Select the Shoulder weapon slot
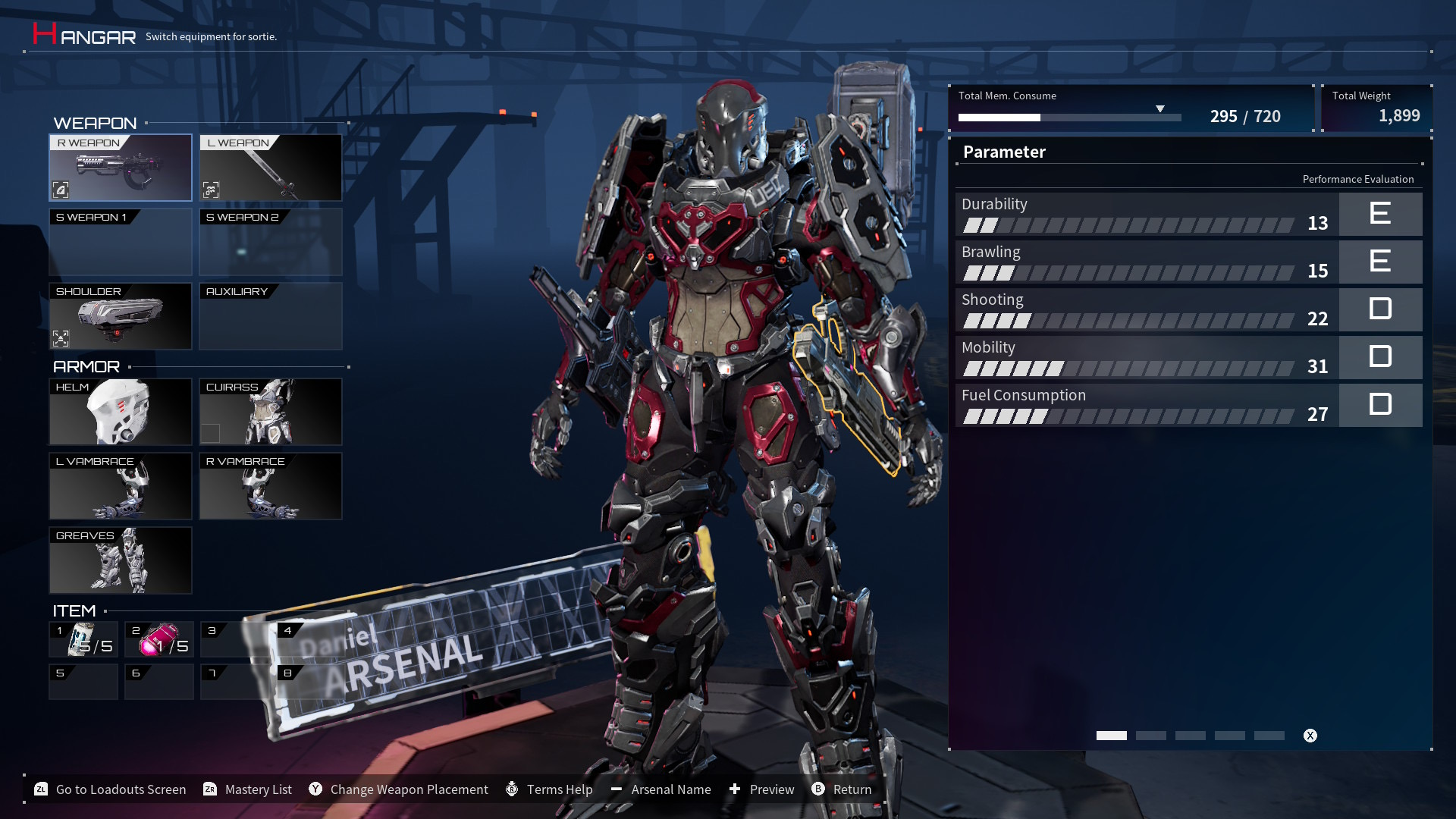Image resolution: width=1456 pixels, height=819 pixels. pos(121,316)
